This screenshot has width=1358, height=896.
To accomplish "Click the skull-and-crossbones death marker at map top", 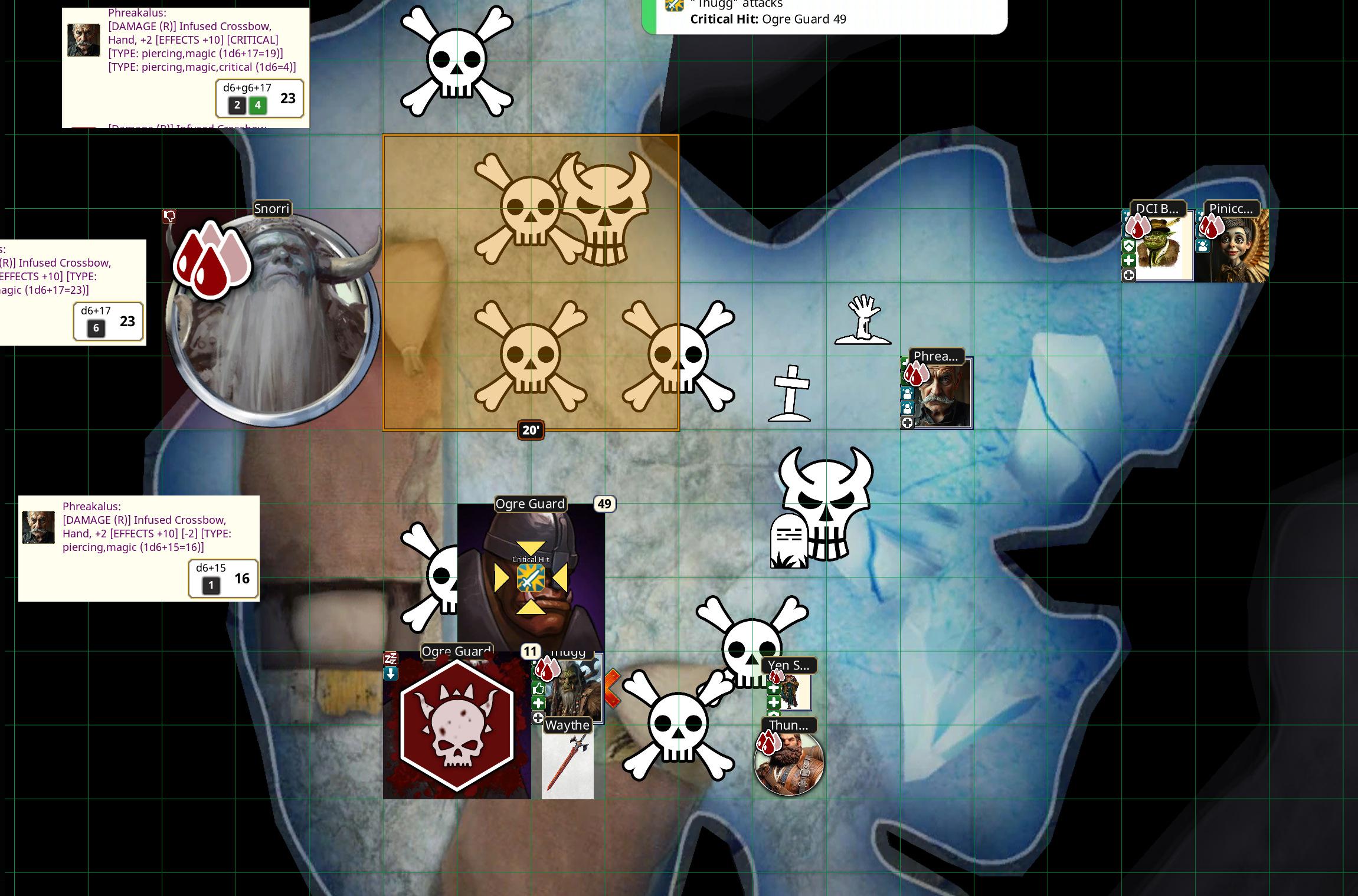I will coord(457,62).
